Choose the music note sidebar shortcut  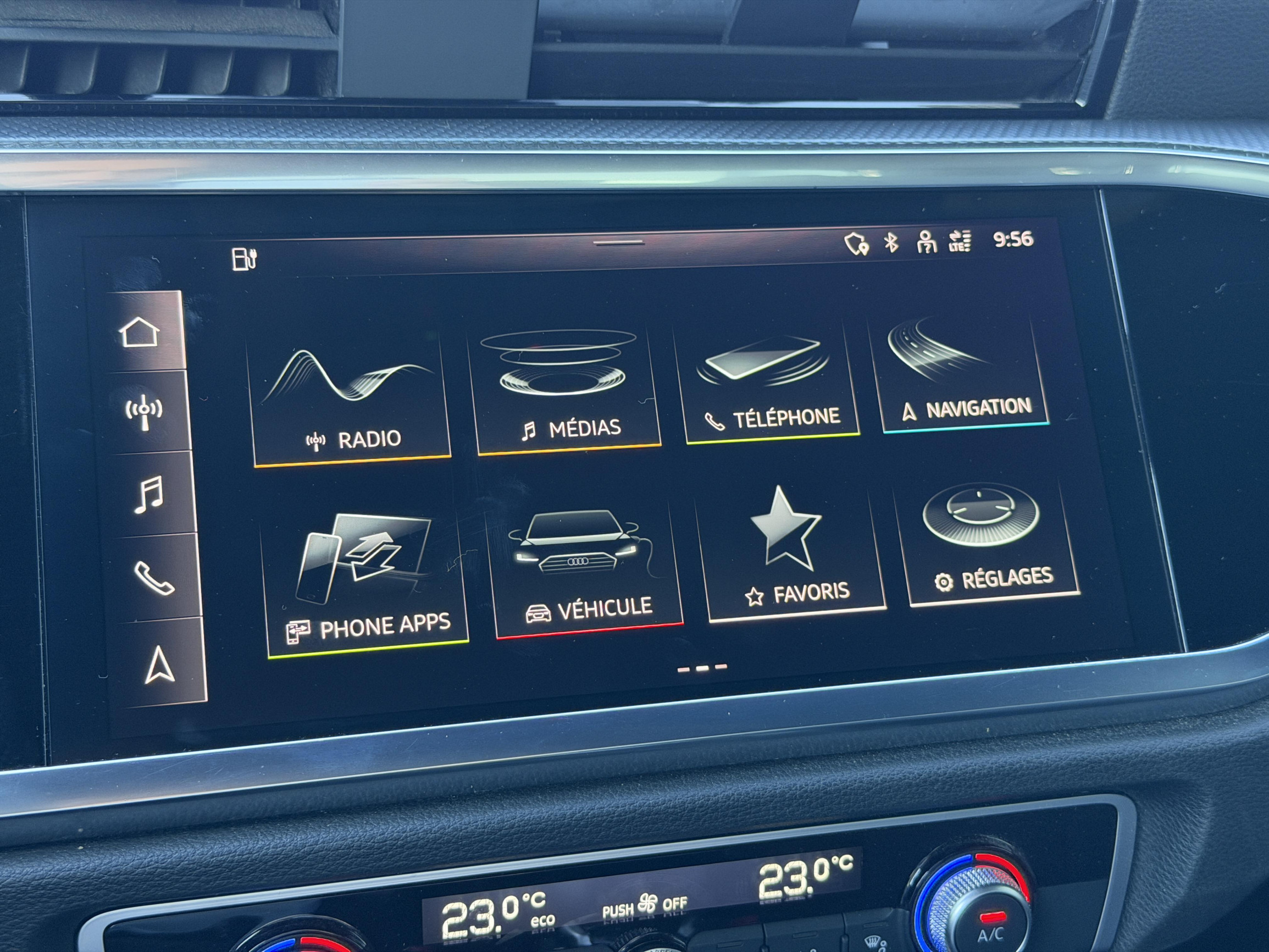pos(149,494)
